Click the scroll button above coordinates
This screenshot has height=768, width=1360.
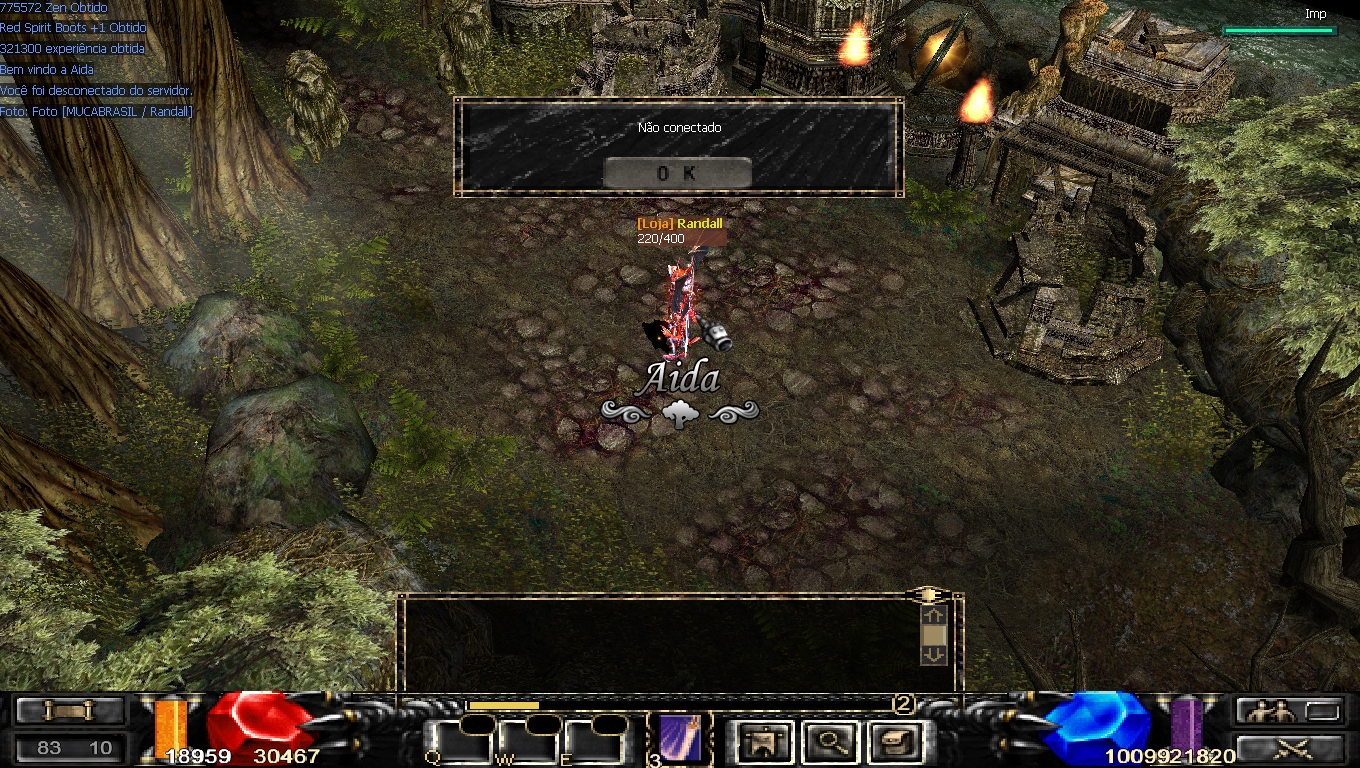point(69,711)
